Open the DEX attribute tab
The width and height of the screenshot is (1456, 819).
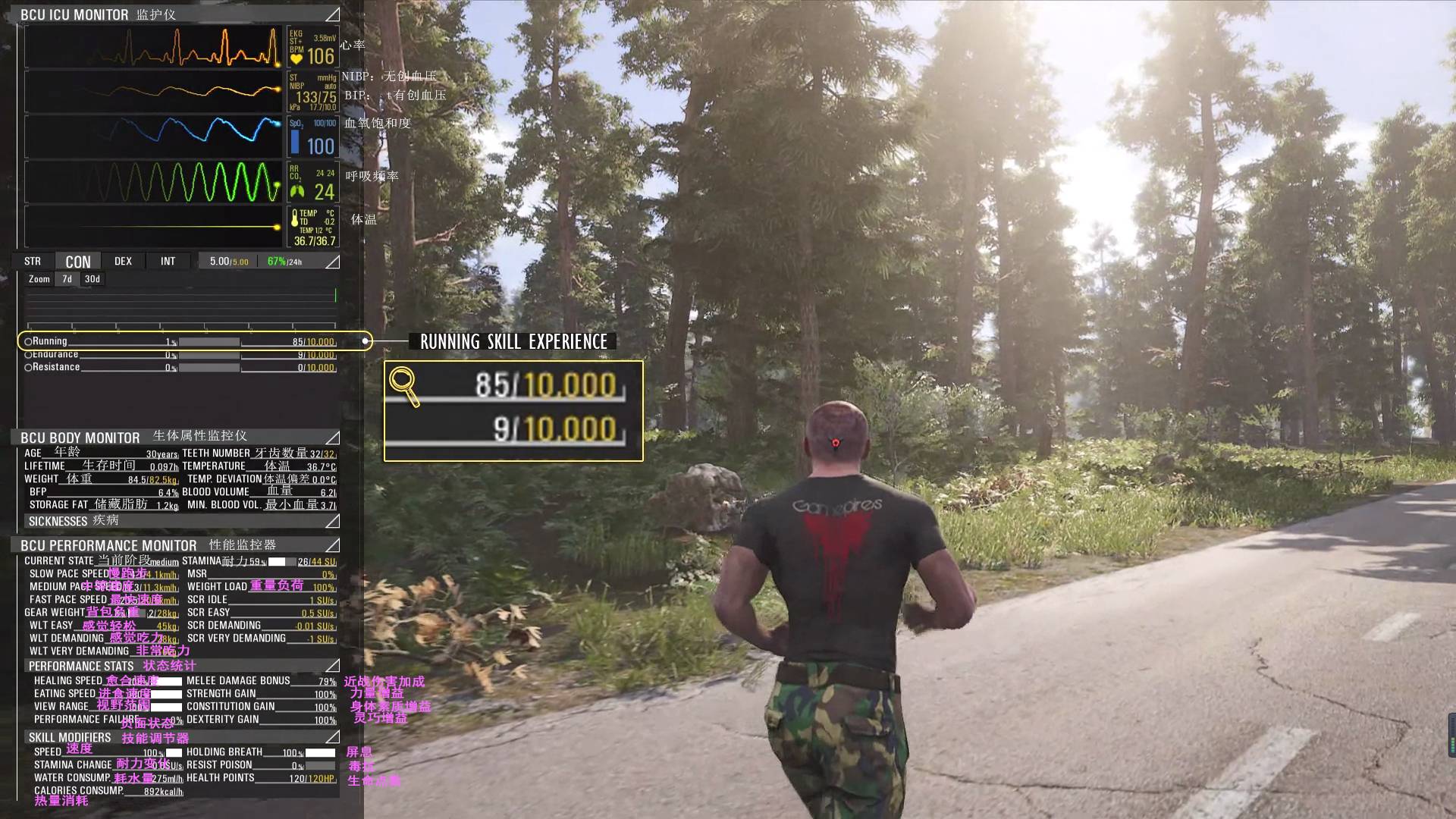point(123,262)
